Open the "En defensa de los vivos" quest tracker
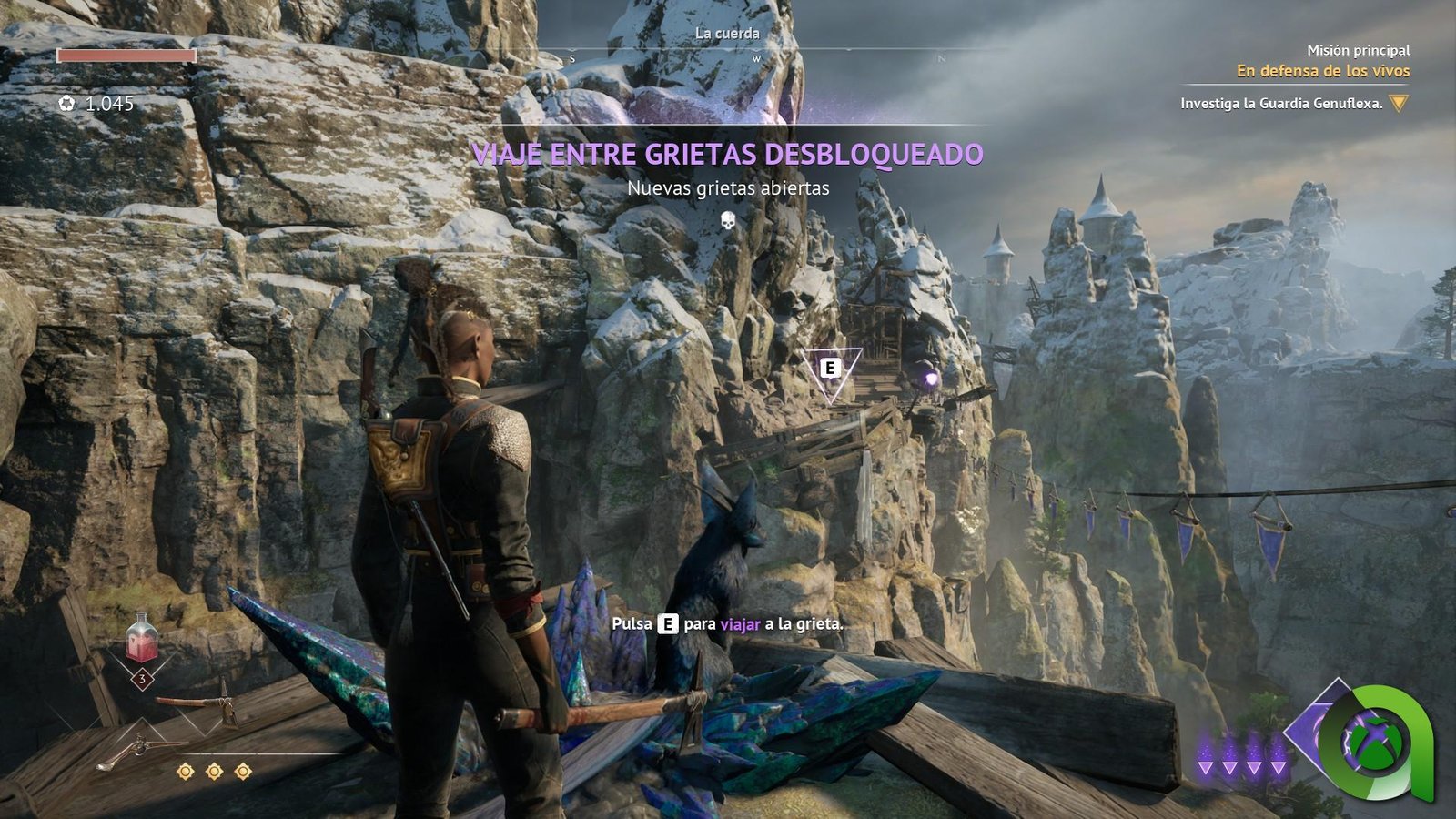Image resolution: width=1456 pixels, height=819 pixels. [1322, 71]
